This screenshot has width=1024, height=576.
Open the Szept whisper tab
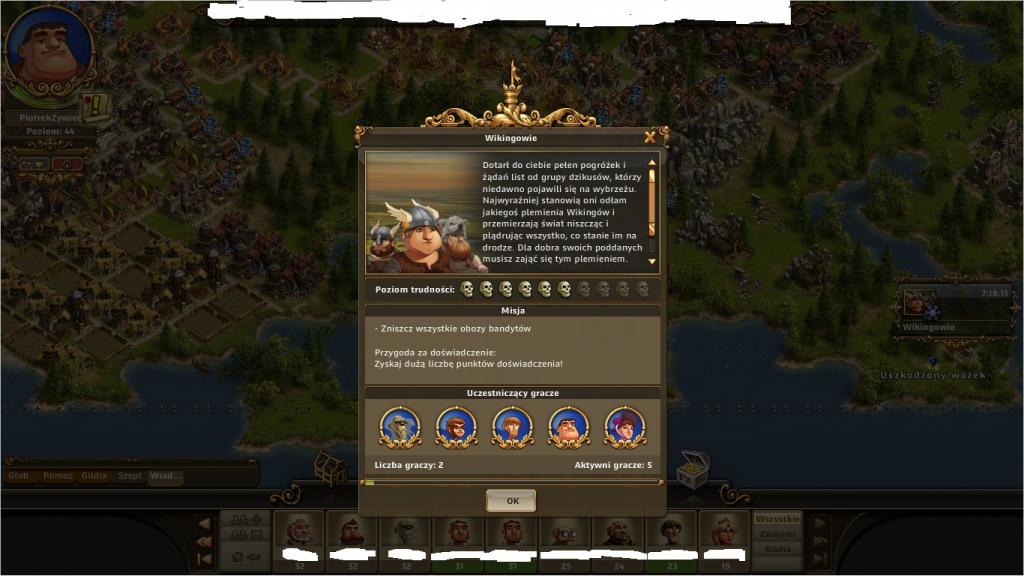pyautogui.click(x=129, y=476)
